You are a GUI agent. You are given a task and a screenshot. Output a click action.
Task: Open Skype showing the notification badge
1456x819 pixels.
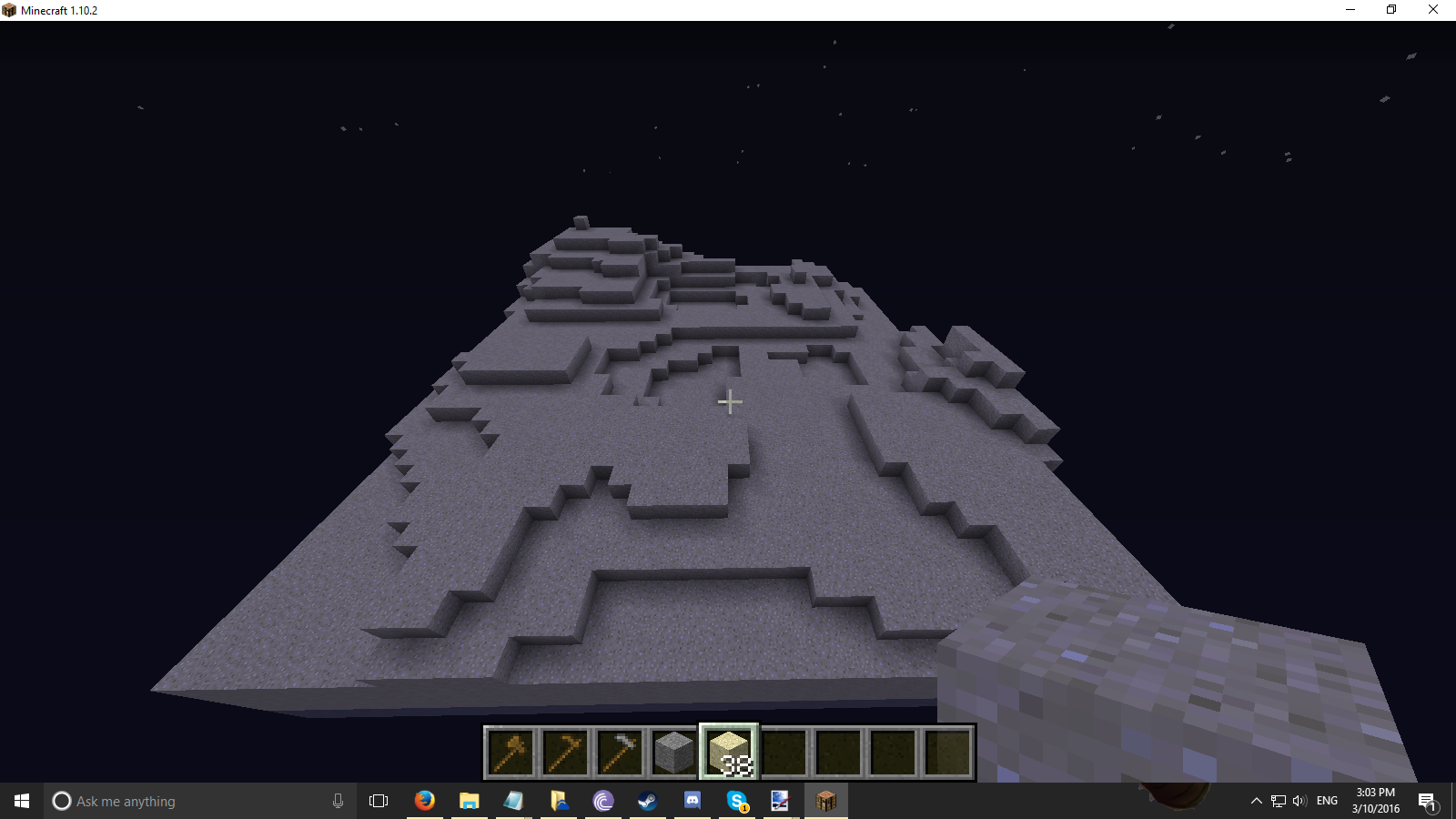point(735,801)
